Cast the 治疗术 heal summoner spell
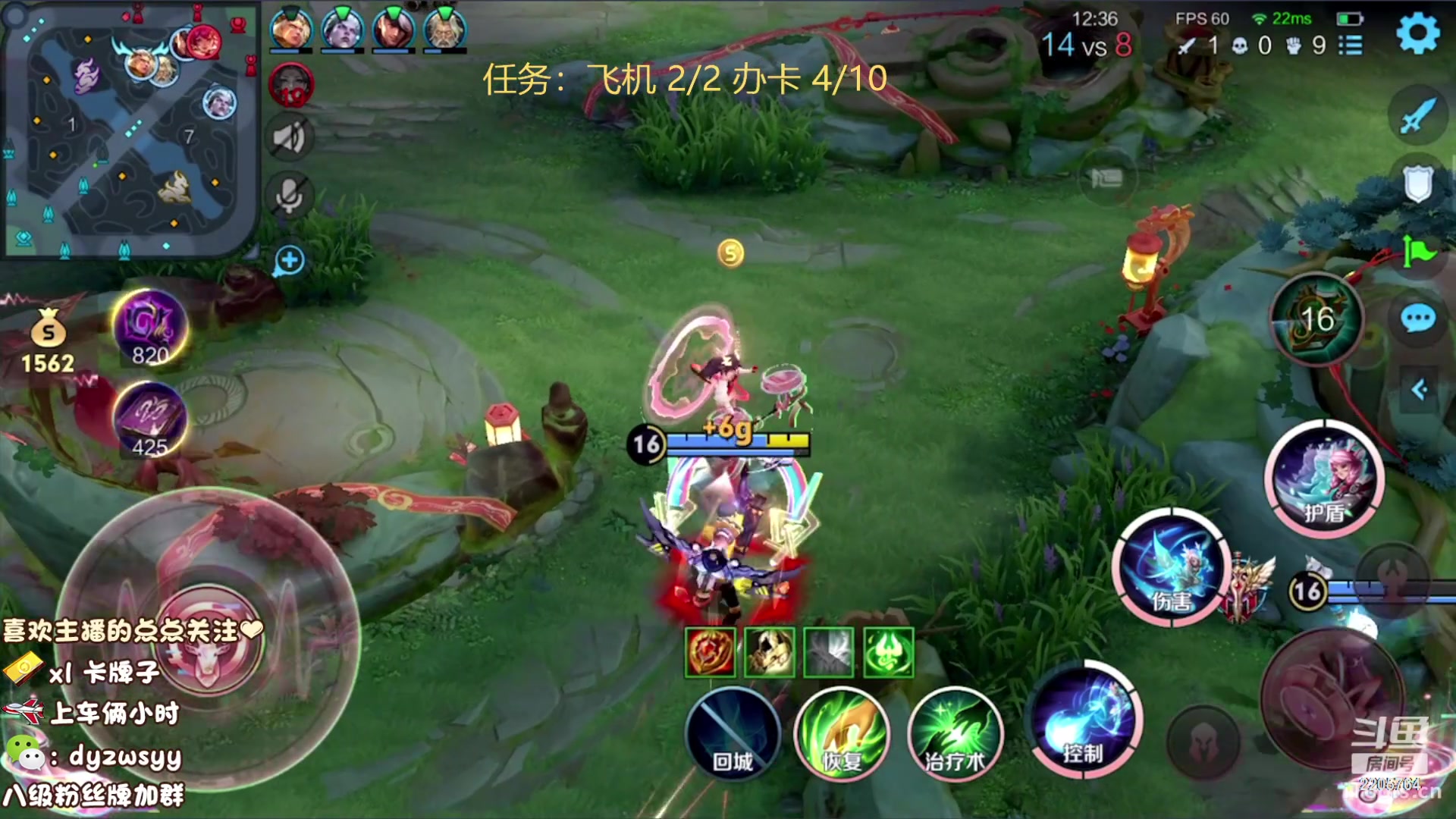The width and height of the screenshot is (1456, 819). (955, 733)
